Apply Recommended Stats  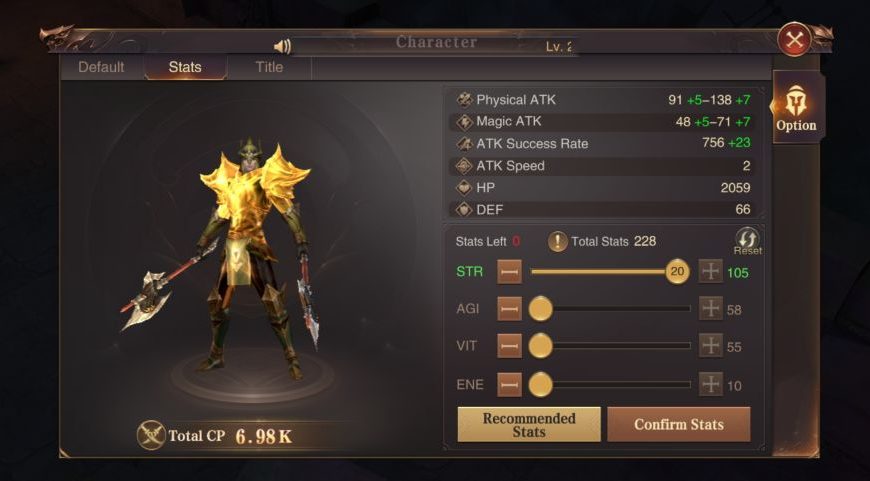529,424
